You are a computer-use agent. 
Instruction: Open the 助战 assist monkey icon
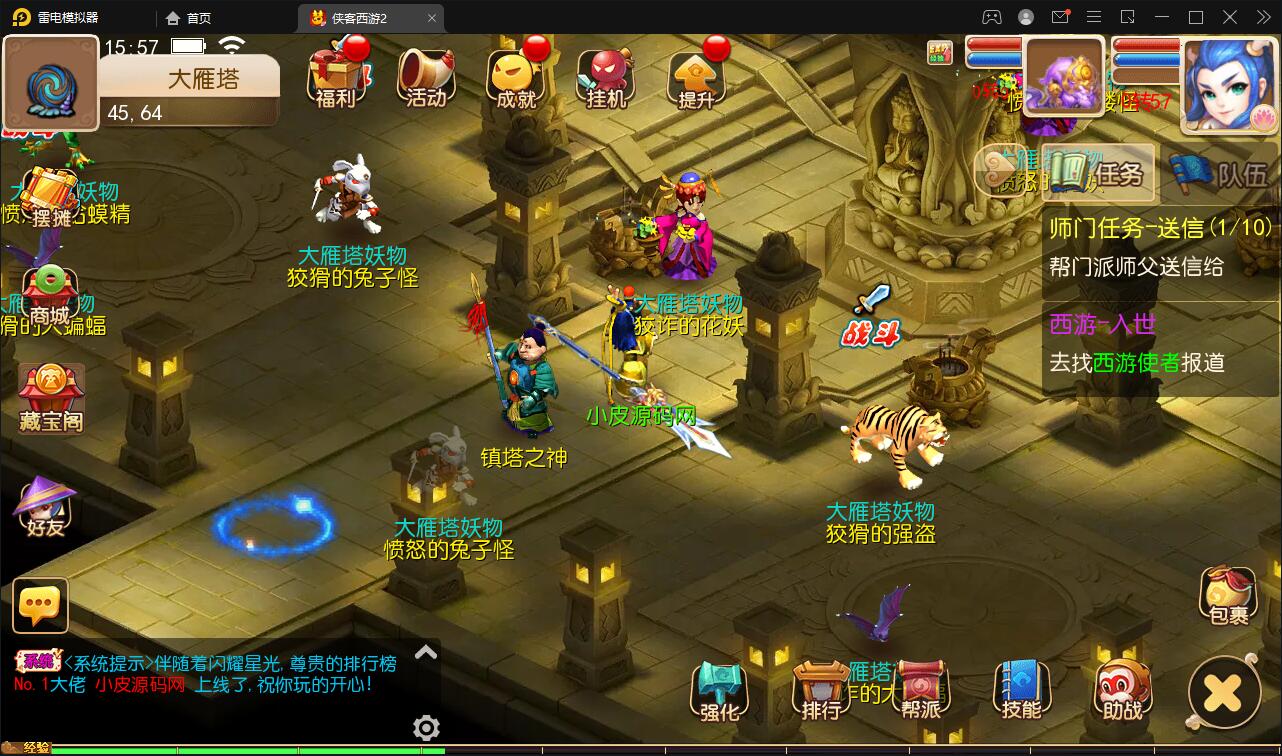(1122, 691)
